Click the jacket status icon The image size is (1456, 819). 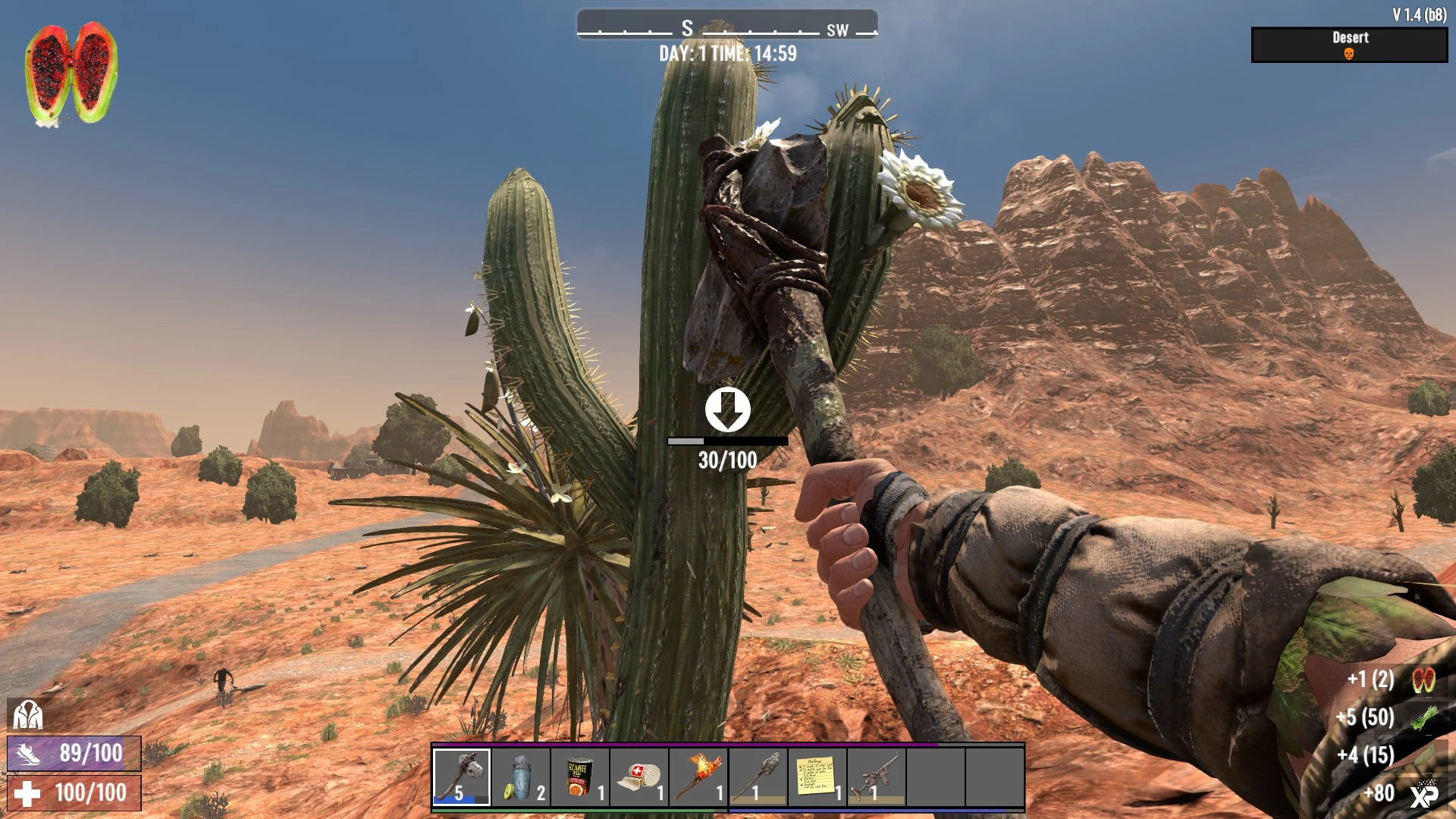pos(28,714)
